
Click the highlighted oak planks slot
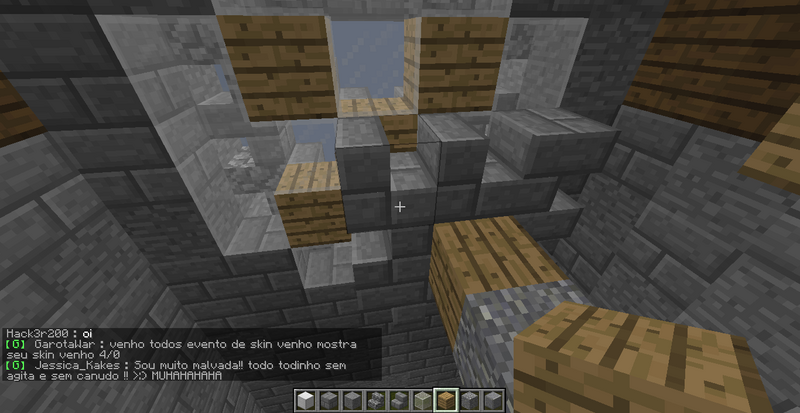(x=445, y=400)
